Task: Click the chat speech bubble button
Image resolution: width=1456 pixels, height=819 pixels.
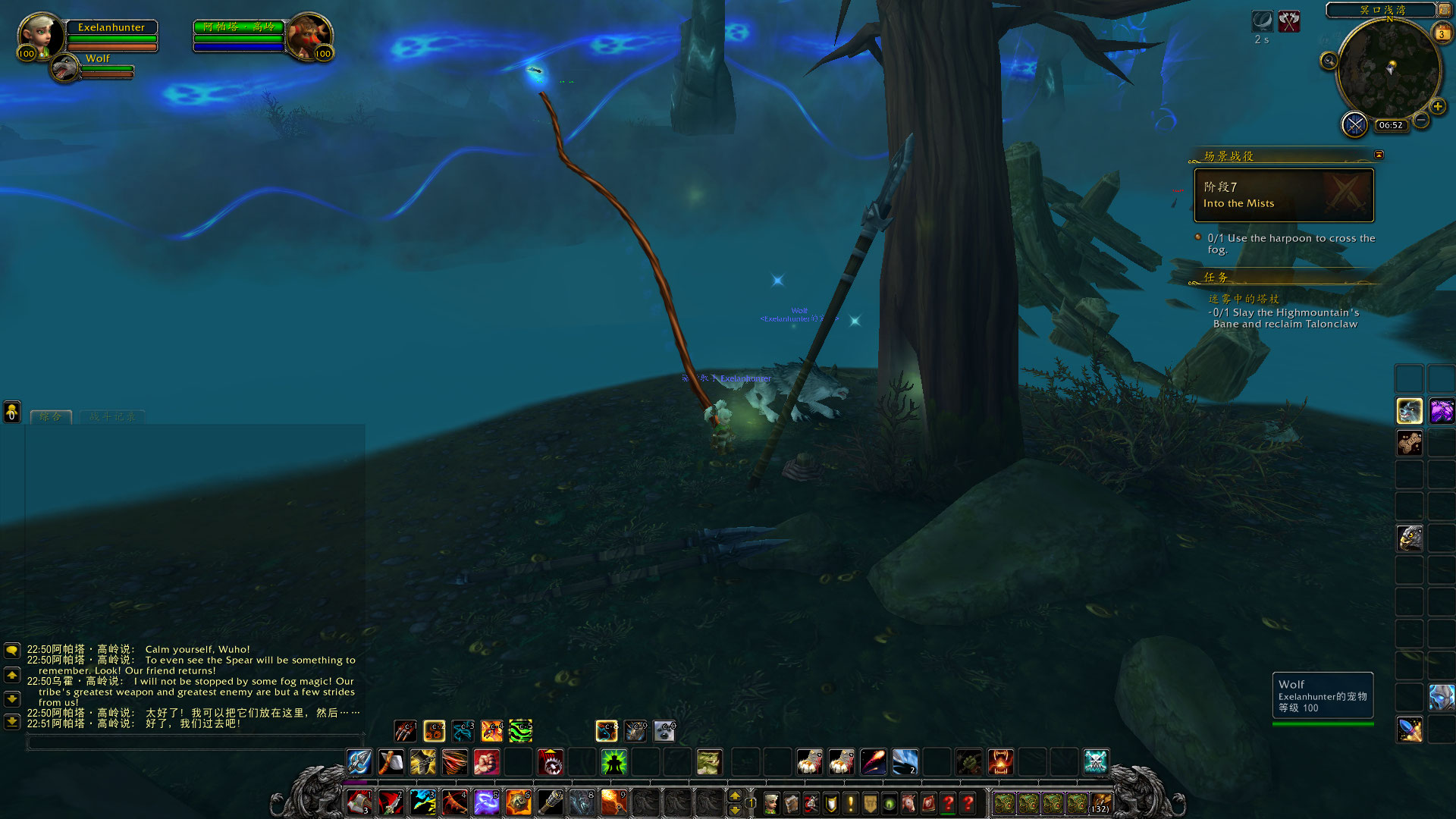Action: pyautogui.click(x=12, y=651)
